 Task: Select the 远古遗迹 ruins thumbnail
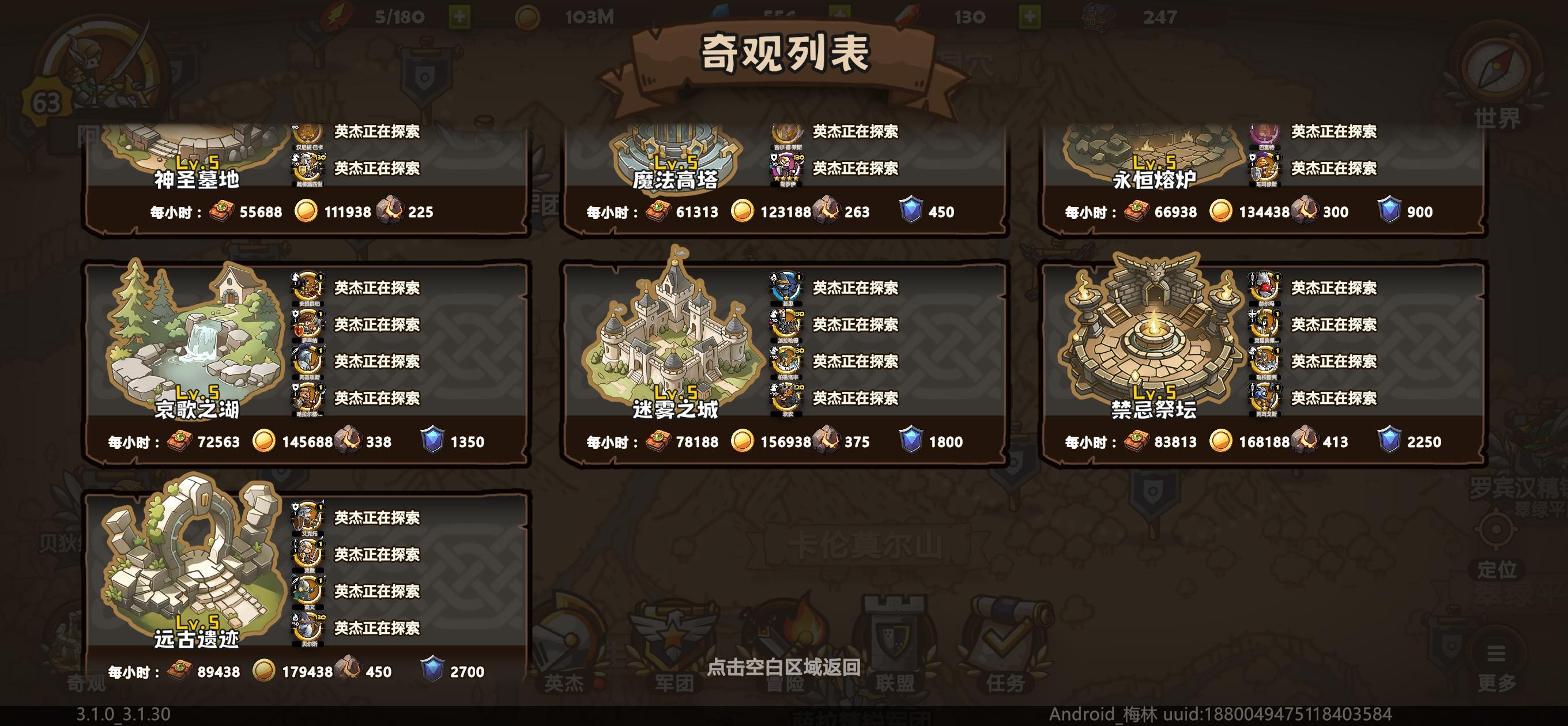click(189, 563)
